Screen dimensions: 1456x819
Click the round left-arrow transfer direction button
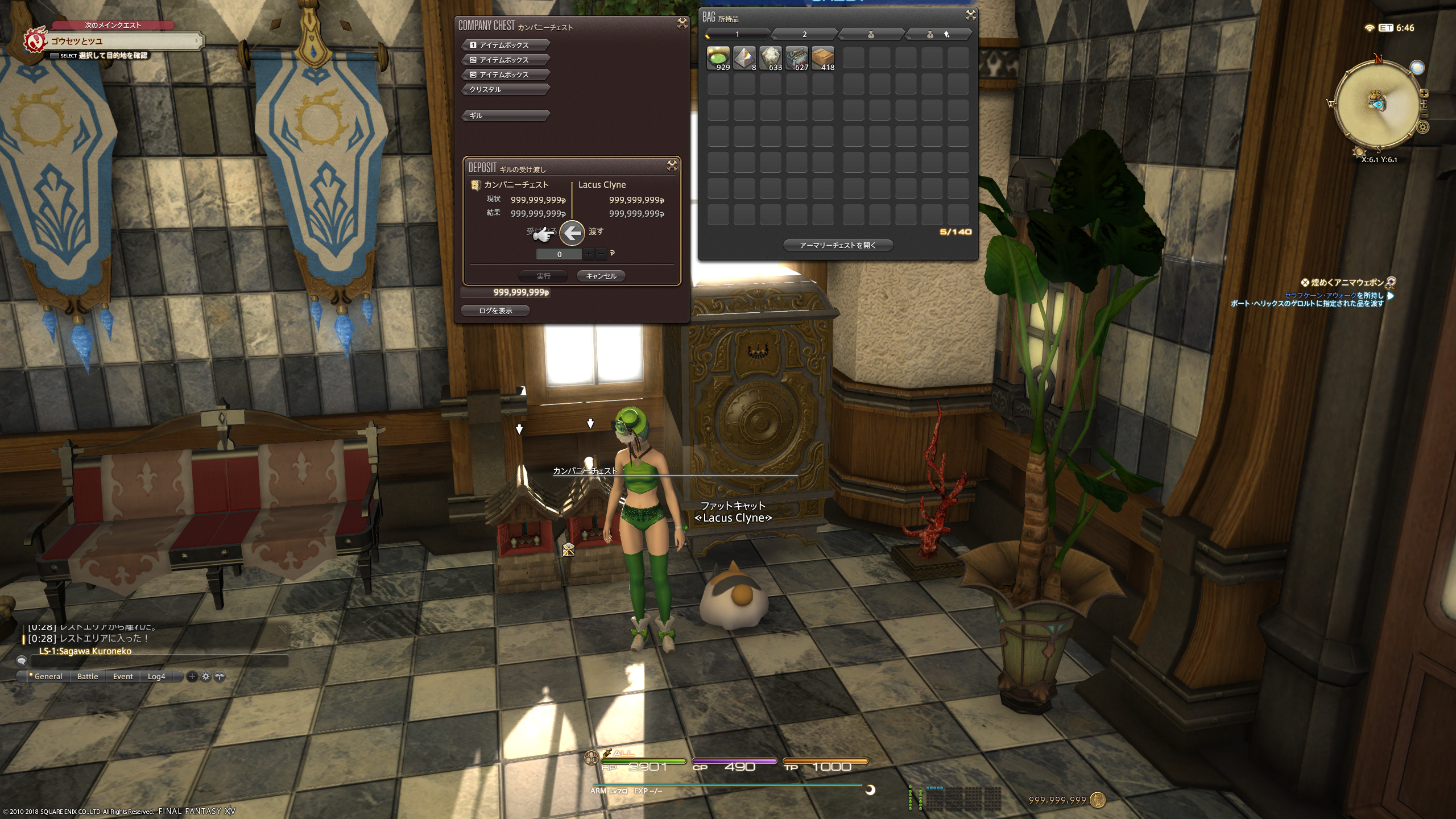pos(572,232)
